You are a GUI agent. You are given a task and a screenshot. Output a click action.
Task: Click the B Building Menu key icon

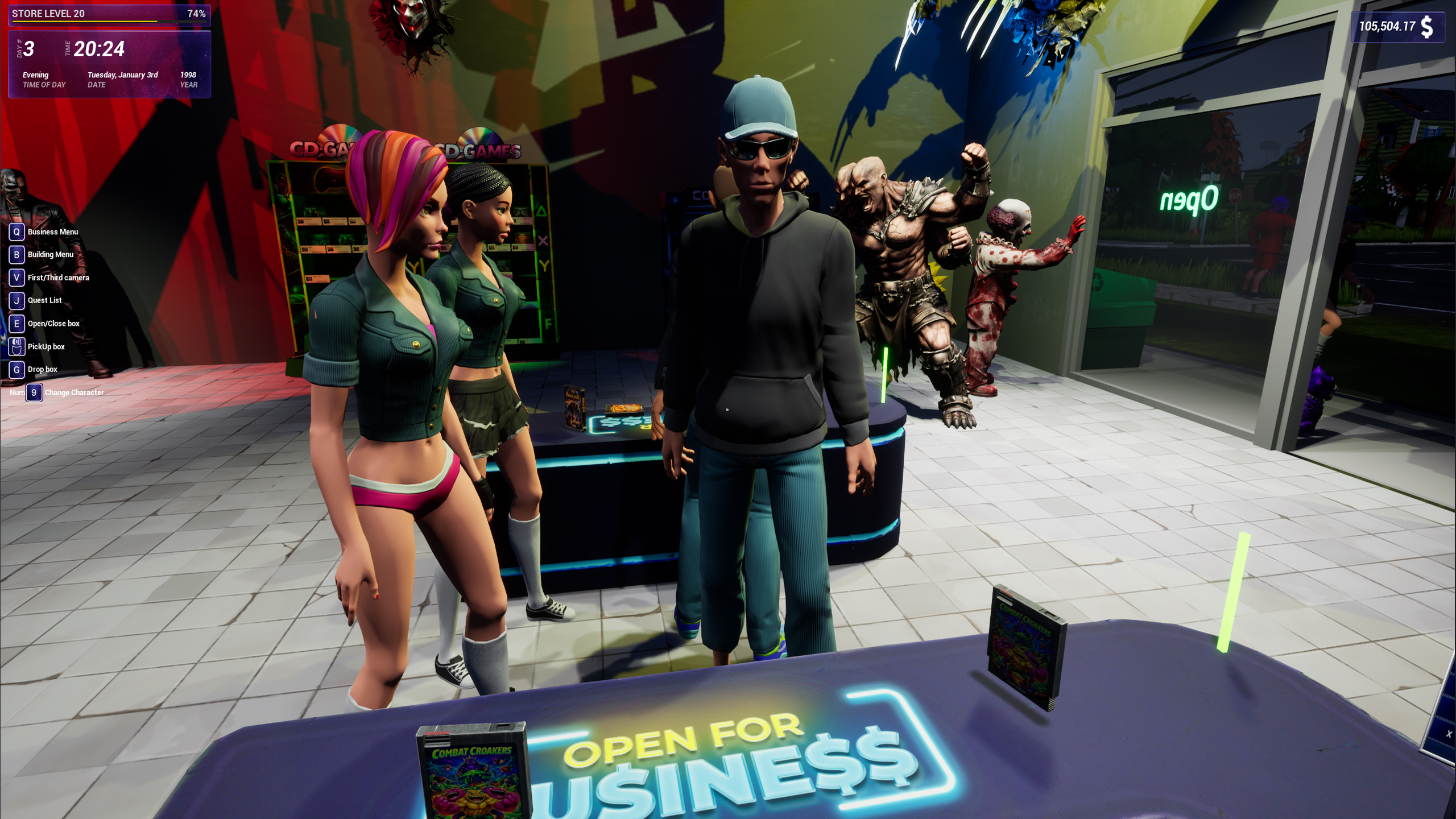click(x=16, y=254)
